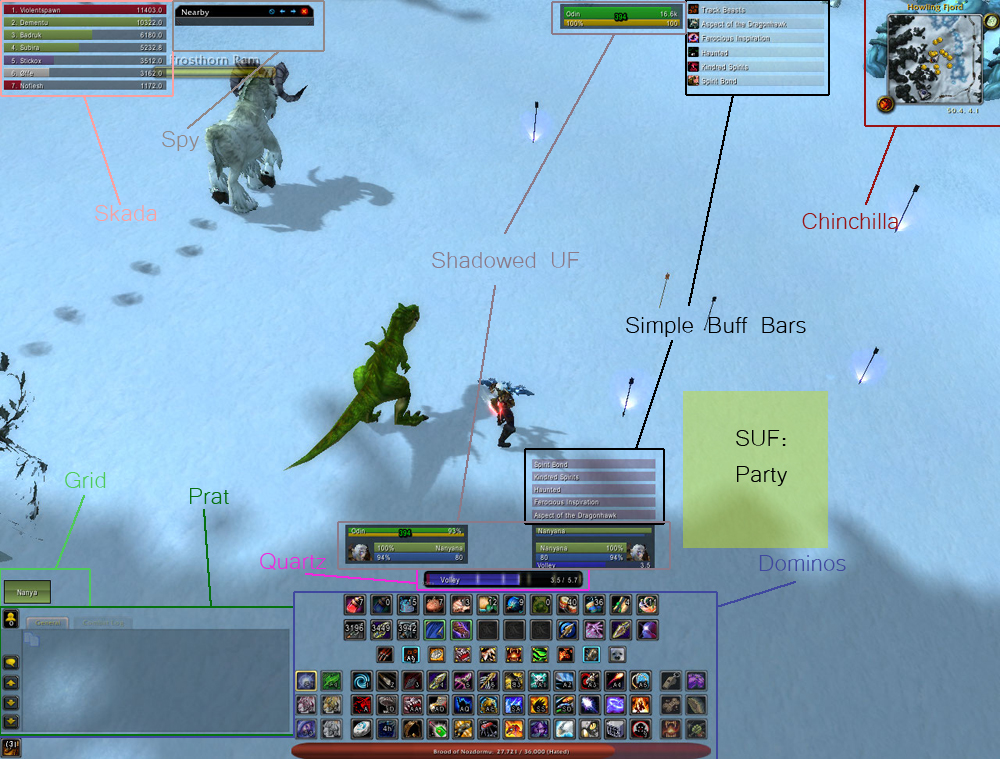Close the Spy Nearby window
The width and height of the screenshot is (1000, 759).
point(304,12)
